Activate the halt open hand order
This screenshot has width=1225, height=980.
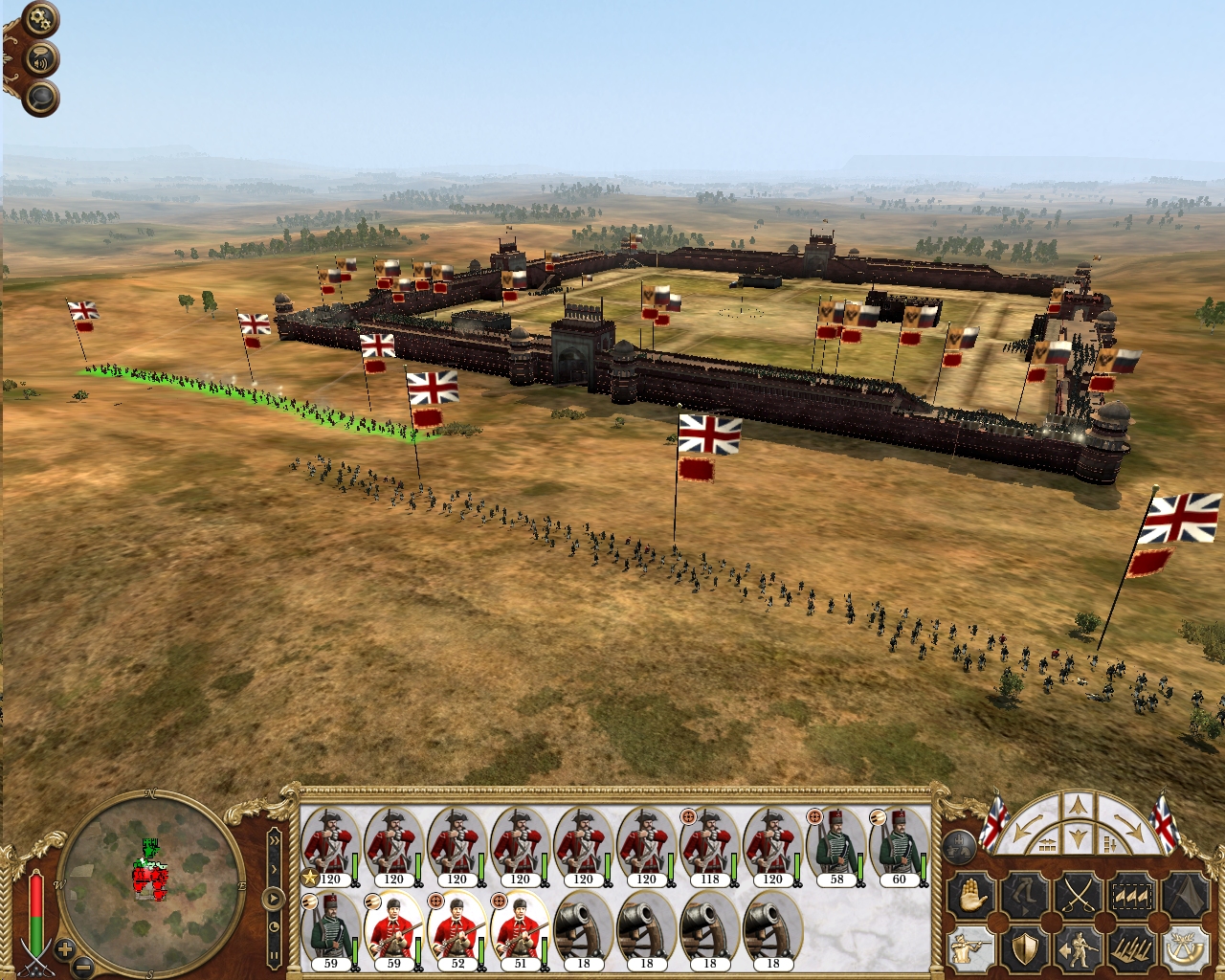pos(969,897)
